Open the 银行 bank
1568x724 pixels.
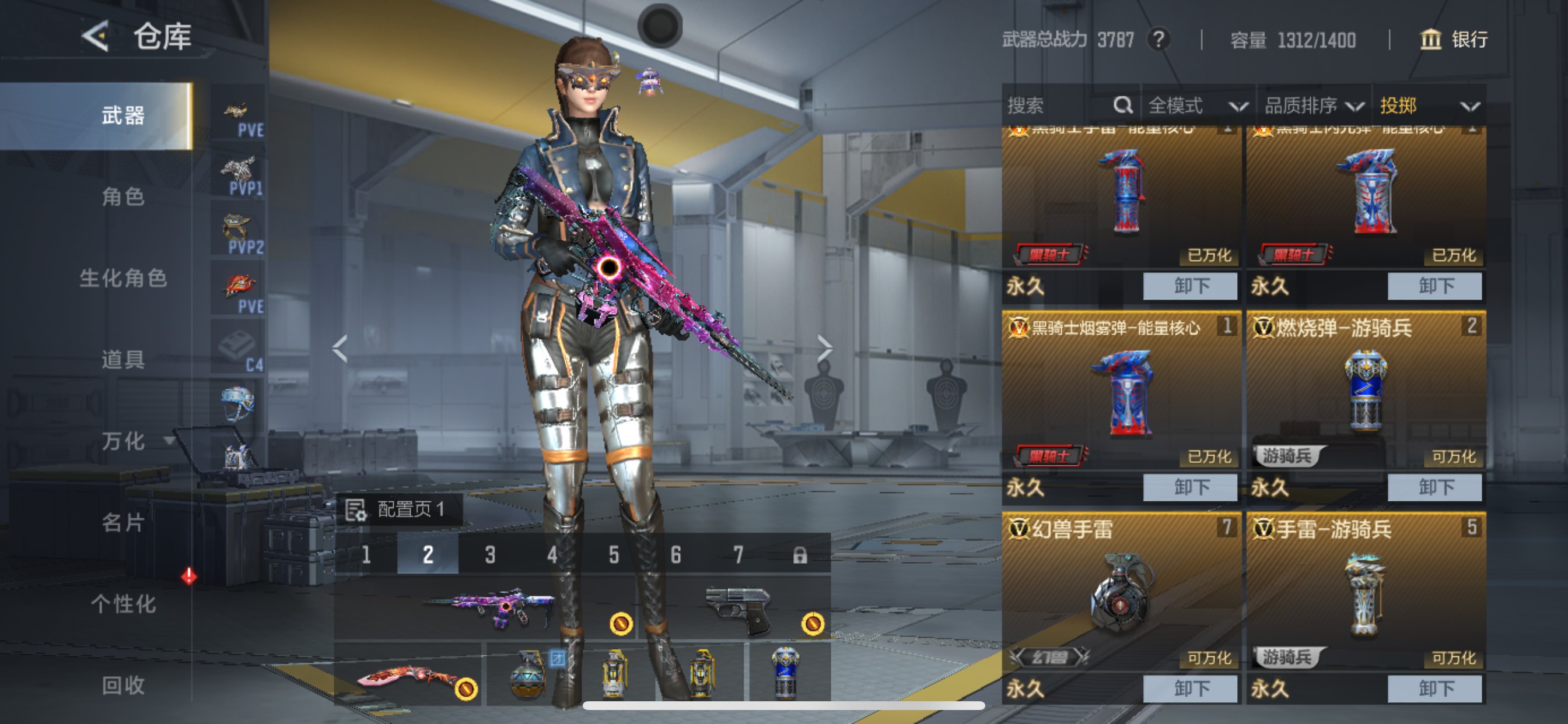(x=1454, y=40)
